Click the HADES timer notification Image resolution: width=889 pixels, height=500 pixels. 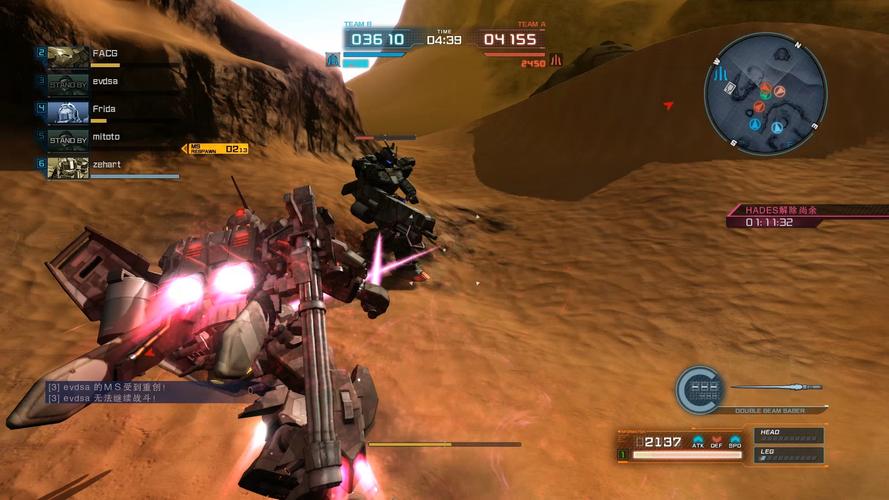(782, 216)
